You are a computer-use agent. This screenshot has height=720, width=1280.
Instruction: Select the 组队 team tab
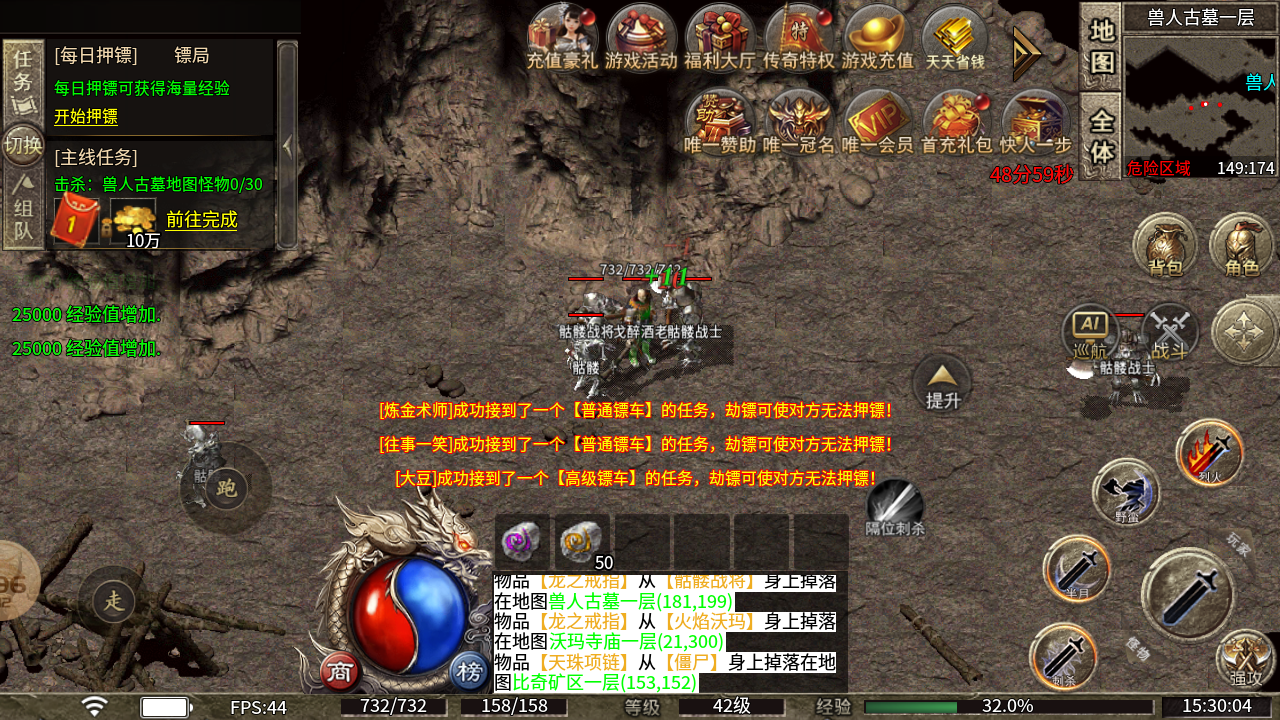(x=22, y=210)
